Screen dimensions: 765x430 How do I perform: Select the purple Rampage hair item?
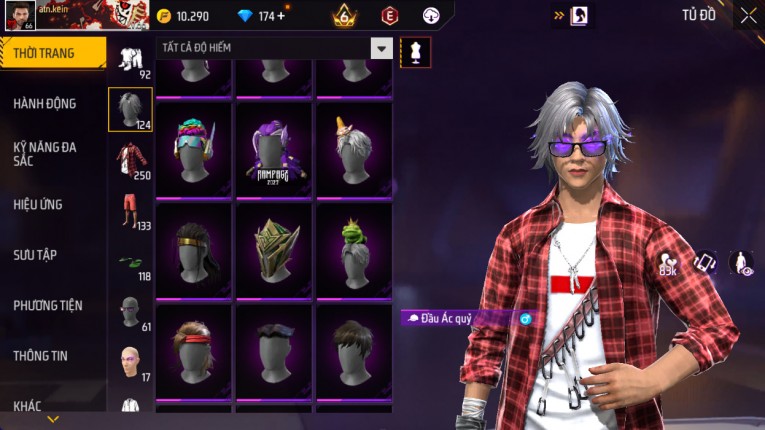[x=274, y=150]
